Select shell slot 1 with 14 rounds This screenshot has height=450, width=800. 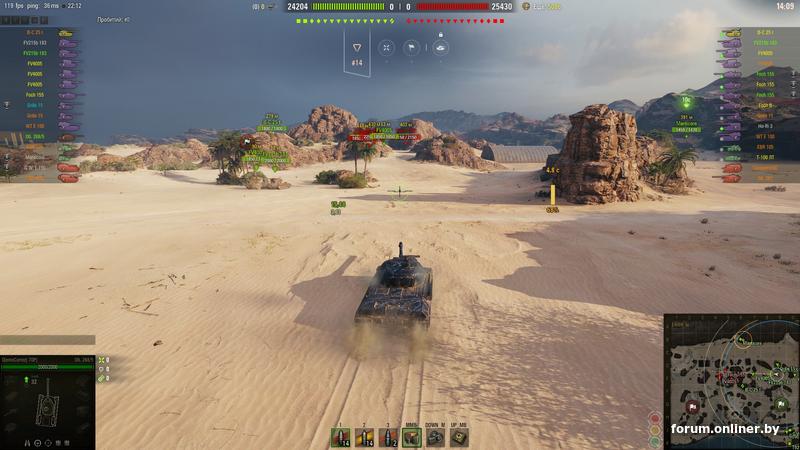tap(341, 437)
